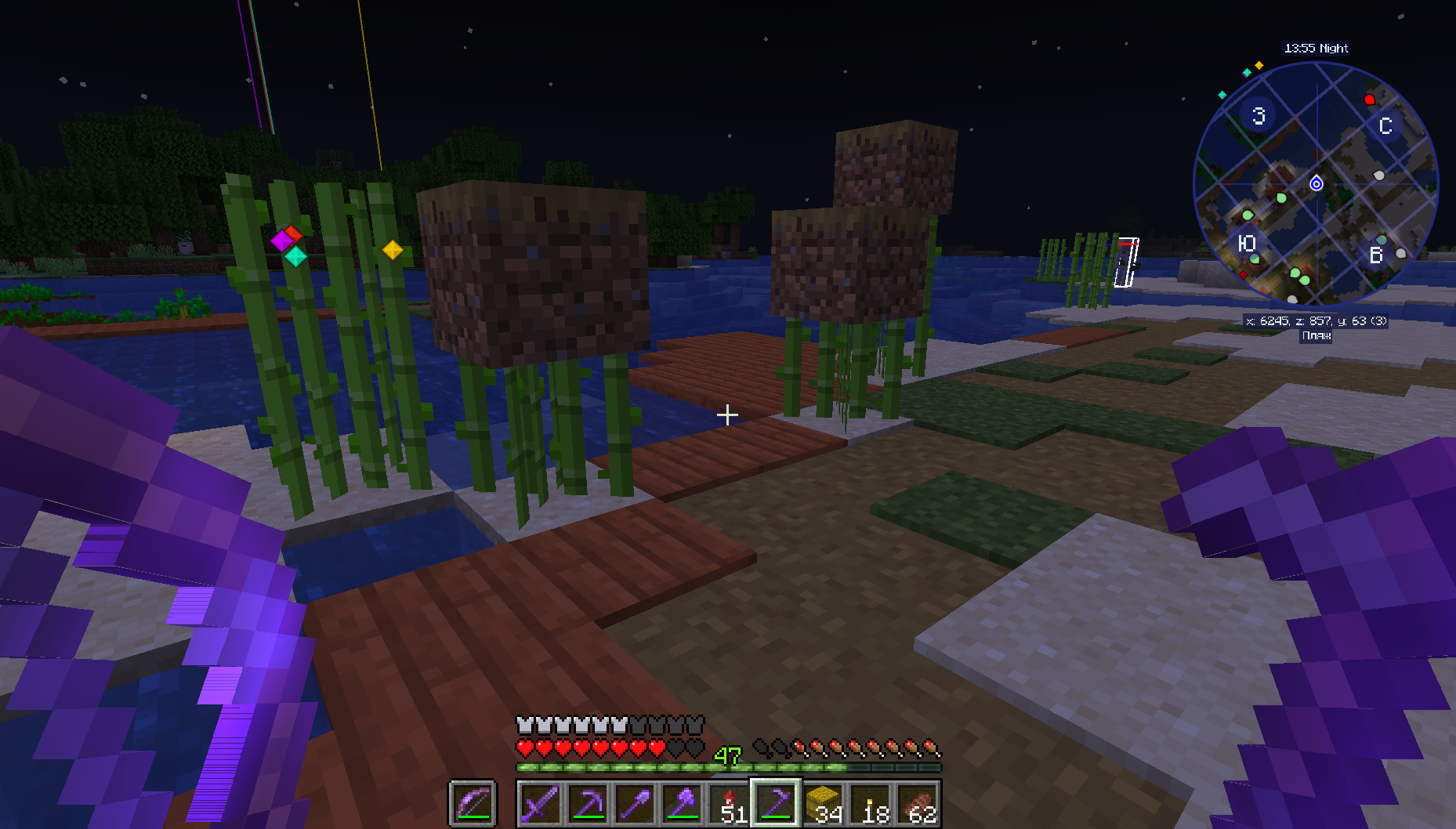The height and width of the screenshot is (829, 1456).
Task: Select the netherite axe hotbar slot
Action: click(x=682, y=804)
